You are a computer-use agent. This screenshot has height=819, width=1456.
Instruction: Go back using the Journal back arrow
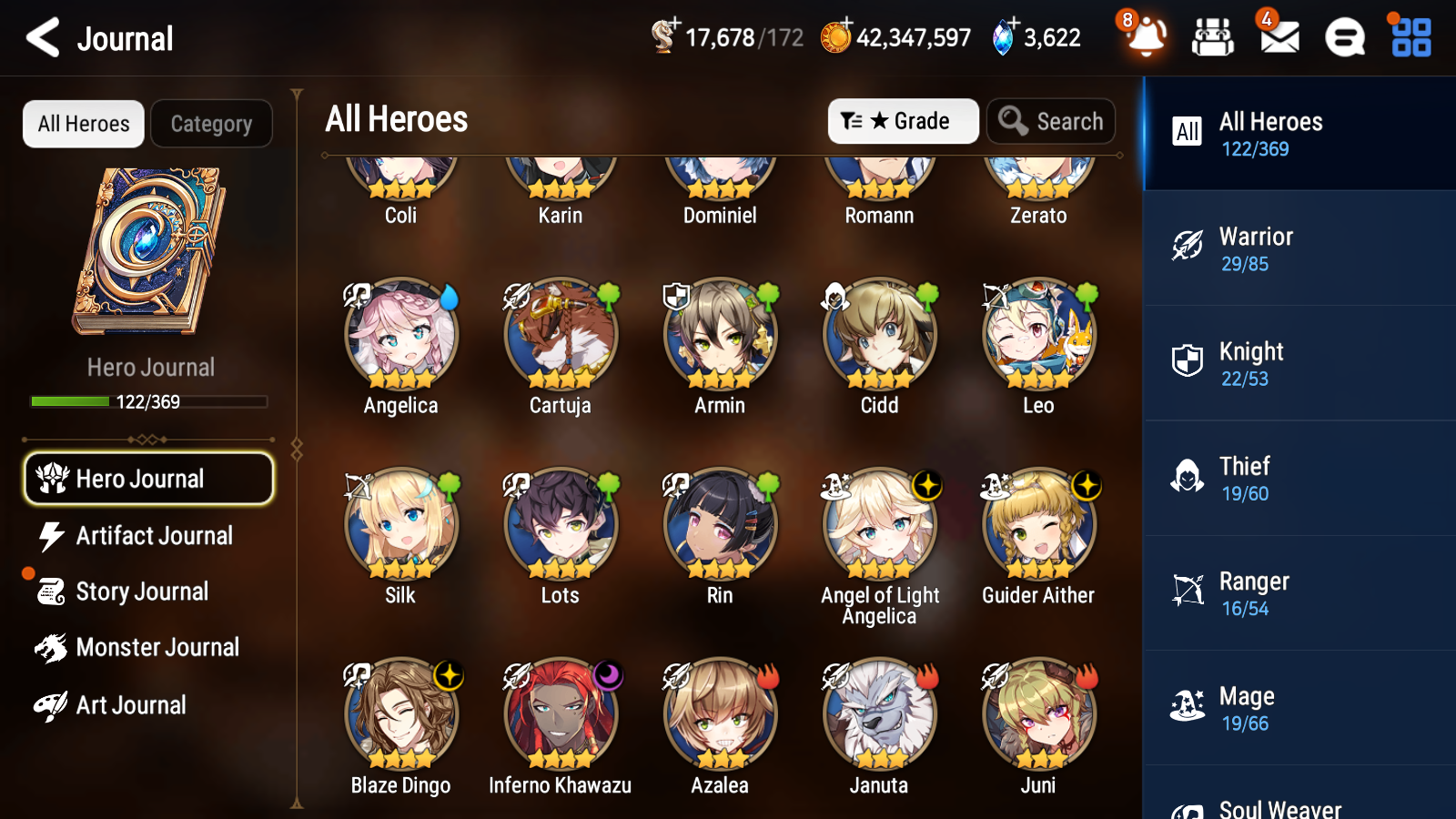41,37
